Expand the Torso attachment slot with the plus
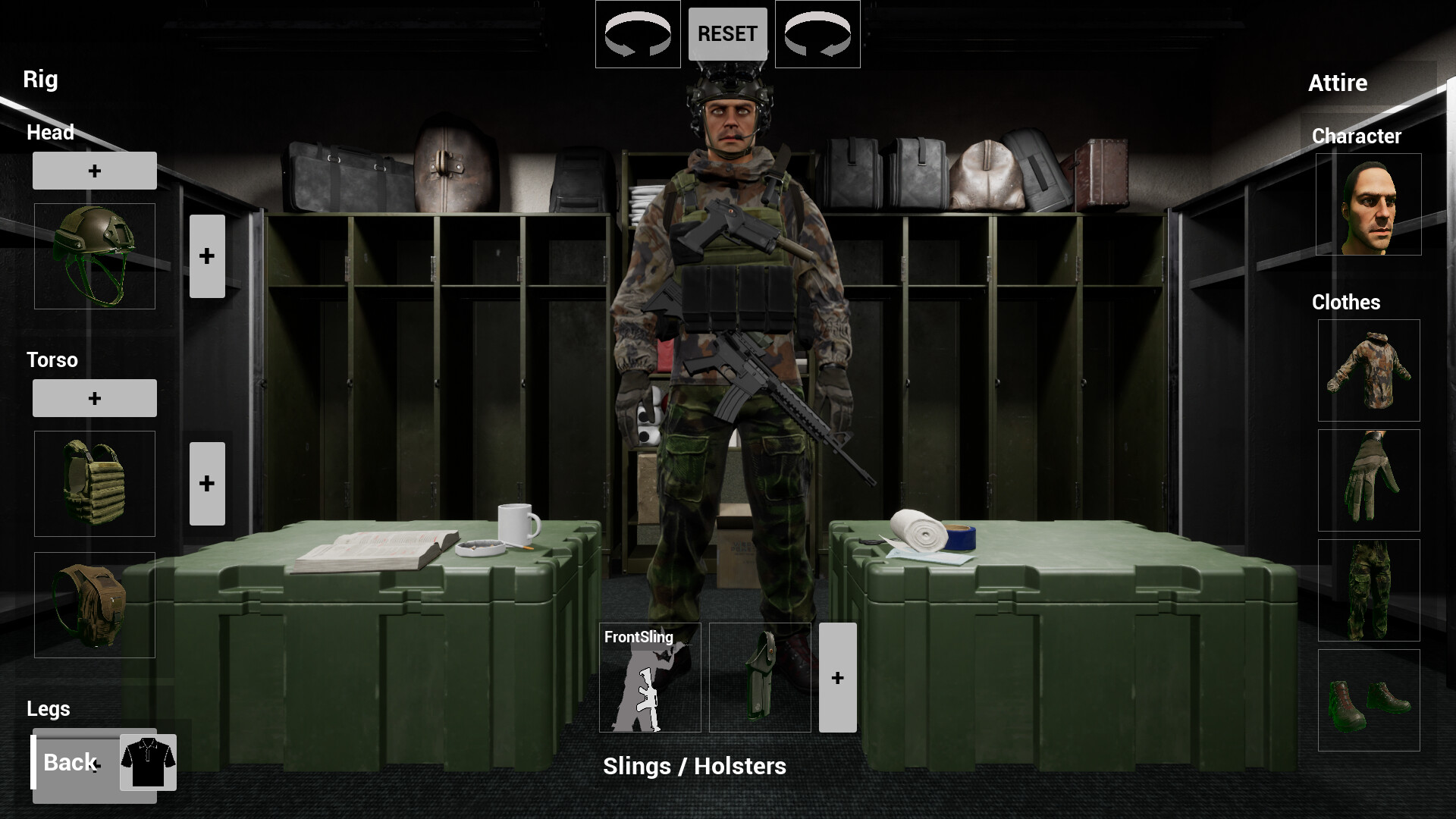 pos(207,482)
